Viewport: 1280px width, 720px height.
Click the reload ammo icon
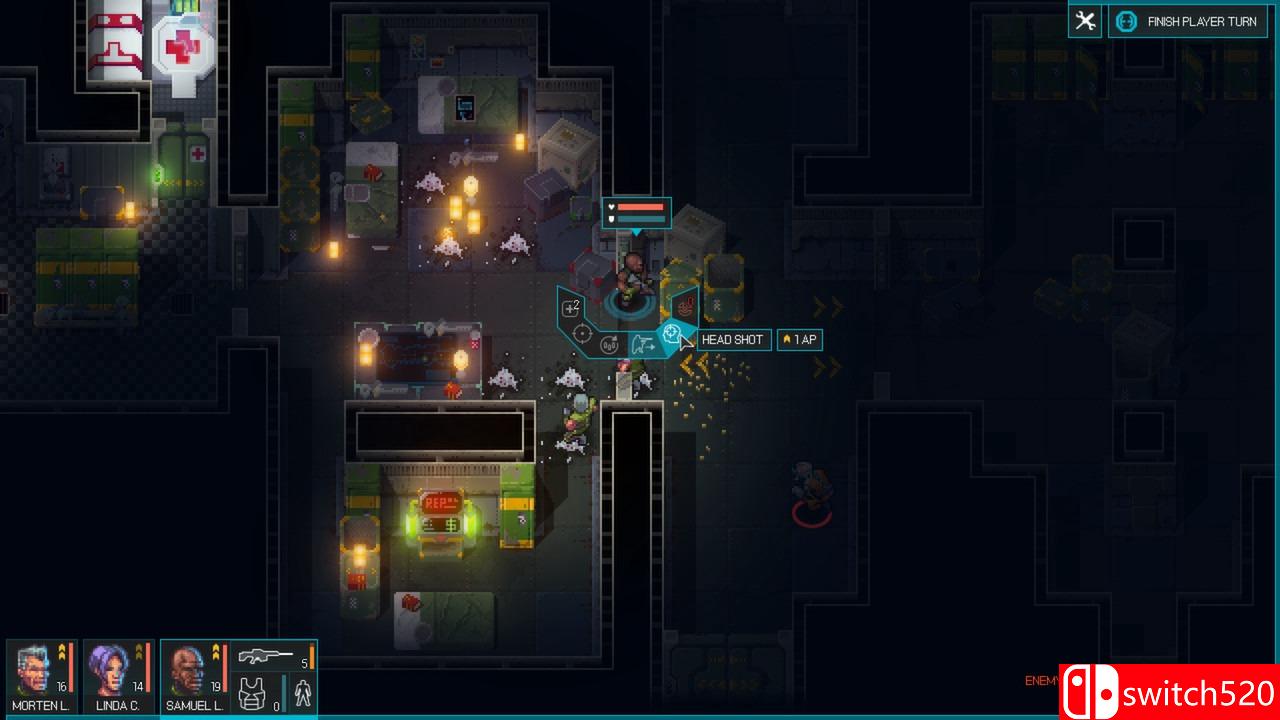coord(609,345)
